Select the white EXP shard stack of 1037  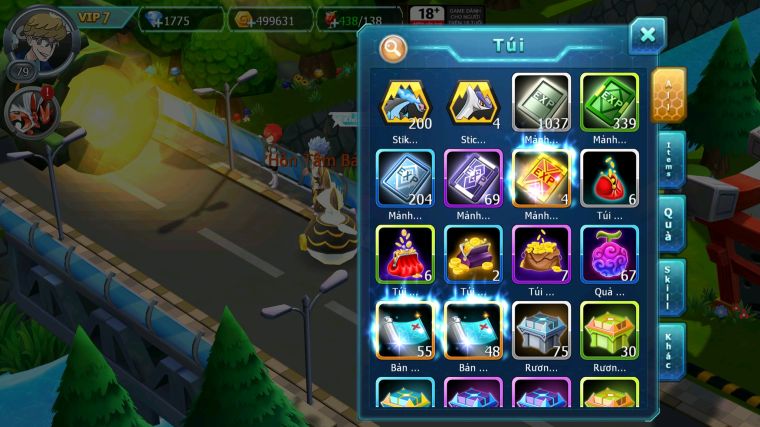point(541,102)
